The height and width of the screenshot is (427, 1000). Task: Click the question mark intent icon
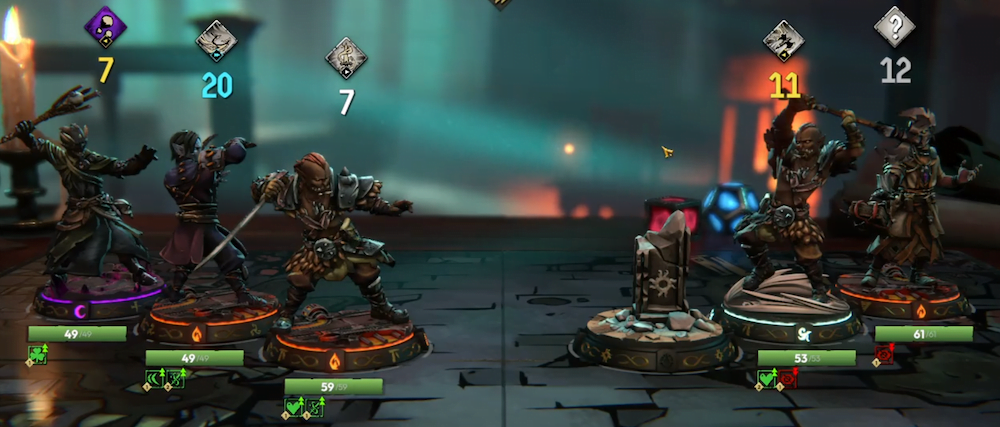coord(895,27)
